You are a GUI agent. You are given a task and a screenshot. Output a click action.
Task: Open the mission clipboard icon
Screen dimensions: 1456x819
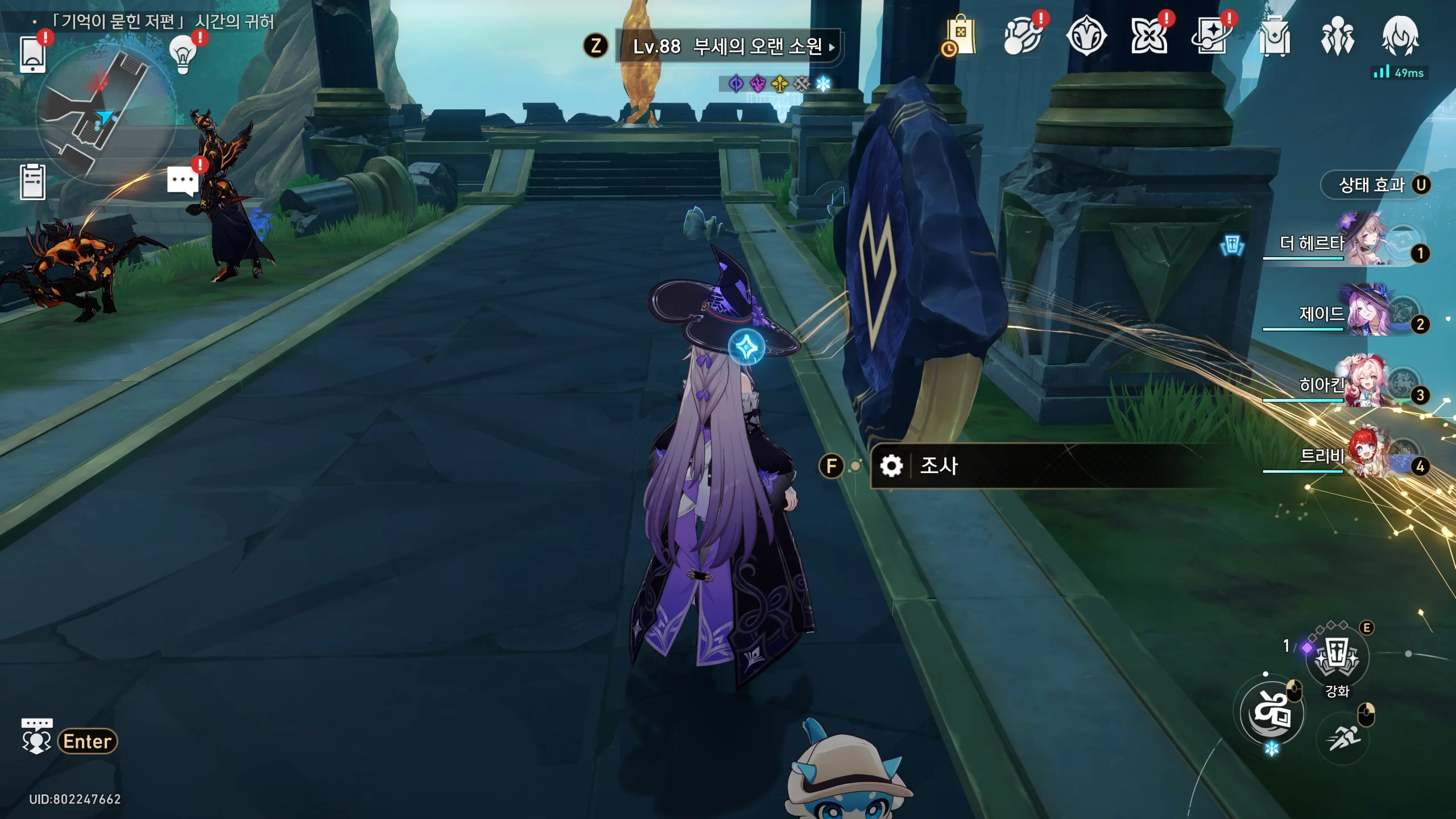click(x=32, y=182)
